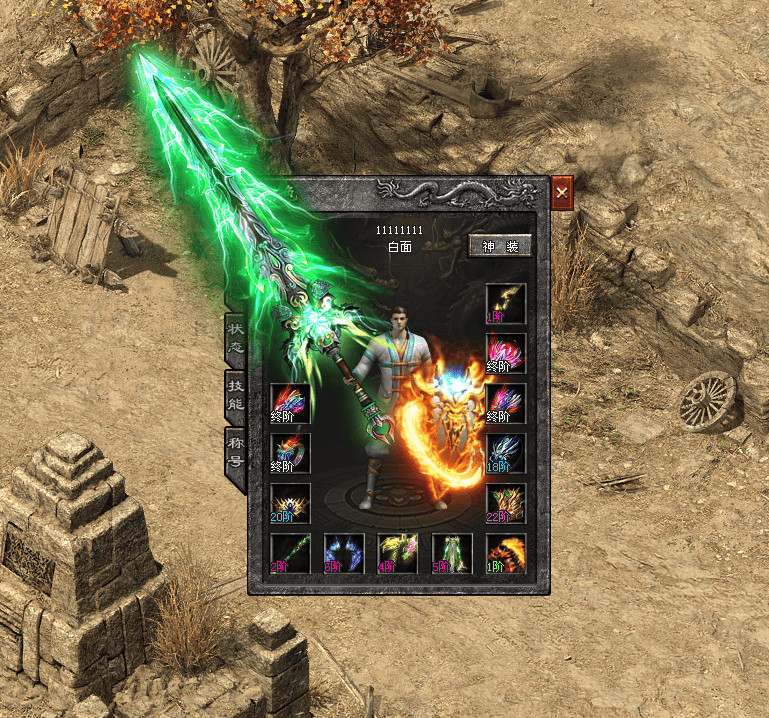The height and width of the screenshot is (718, 769).
Task: Select the 18阶 blue gem equipment slot
Action: (x=505, y=453)
